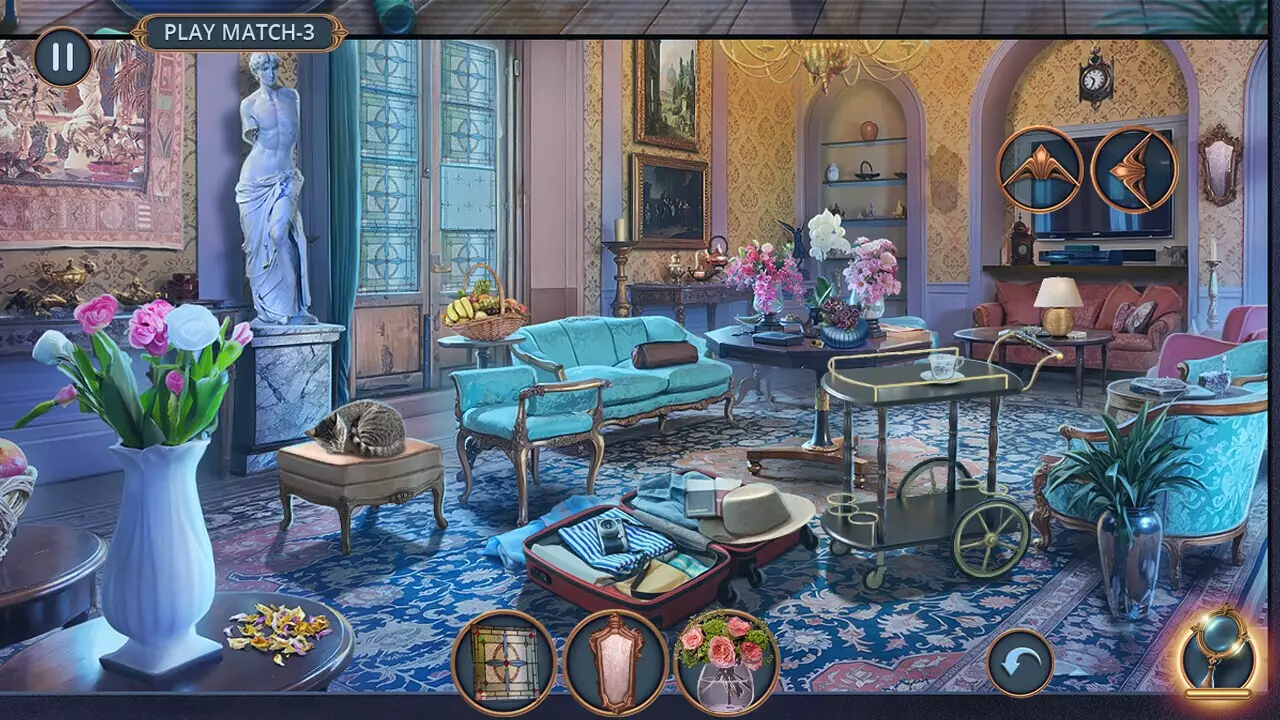The width and height of the screenshot is (1280, 720).
Task: Click the left bronze emblem medallion above the TV
Action: (1040, 168)
